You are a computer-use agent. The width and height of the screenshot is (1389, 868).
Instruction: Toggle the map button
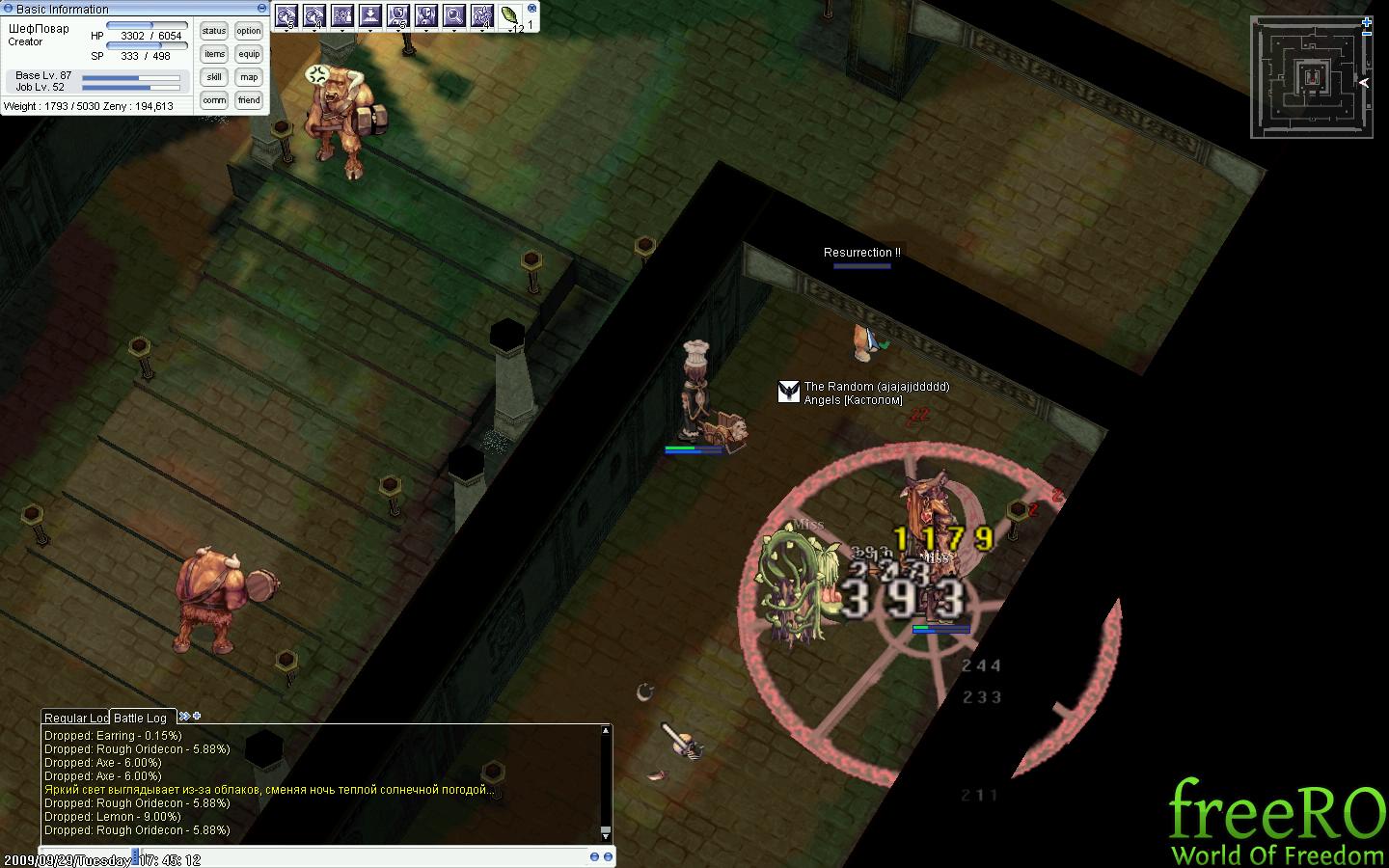pyautogui.click(x=249, y=77)
